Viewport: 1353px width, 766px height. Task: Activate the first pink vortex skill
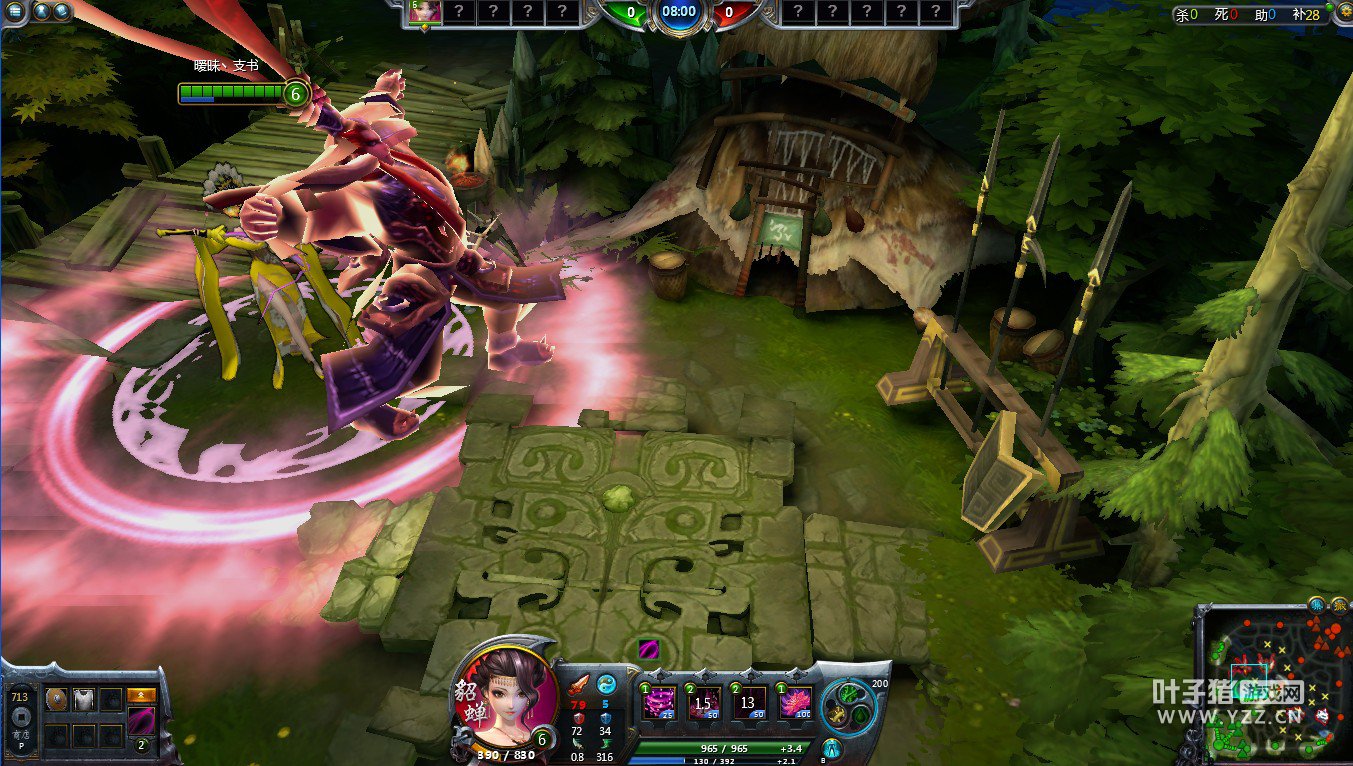tap(659, 701)
